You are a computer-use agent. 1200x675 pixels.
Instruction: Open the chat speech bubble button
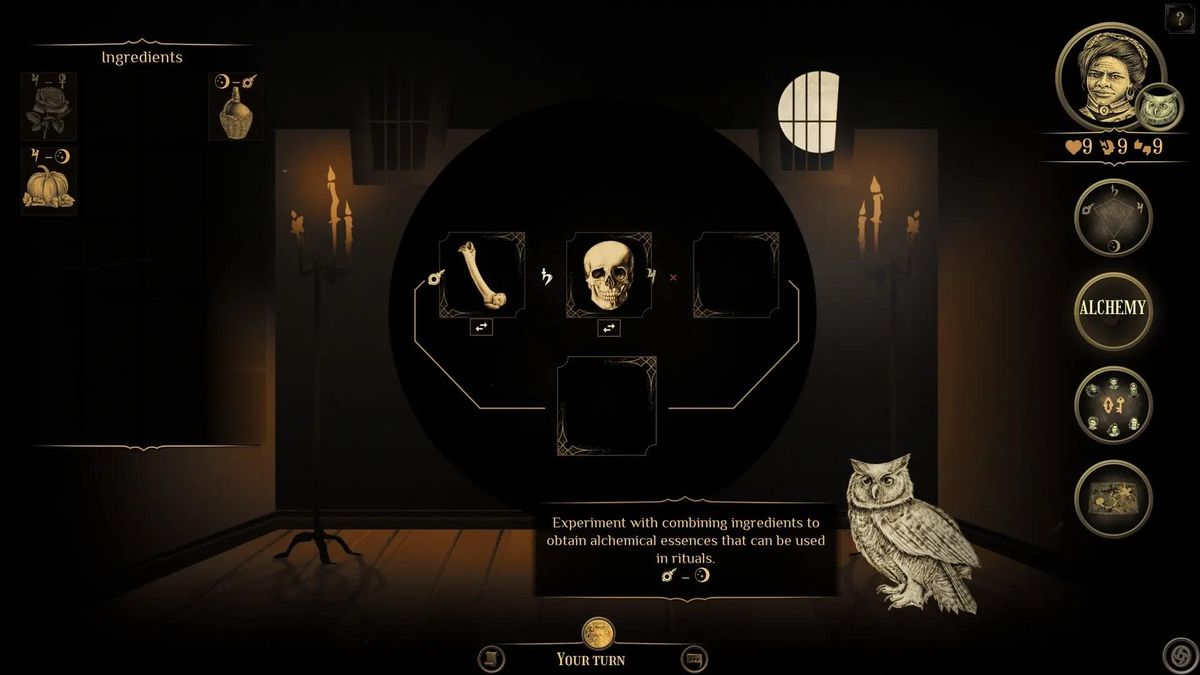pos(695,658)
